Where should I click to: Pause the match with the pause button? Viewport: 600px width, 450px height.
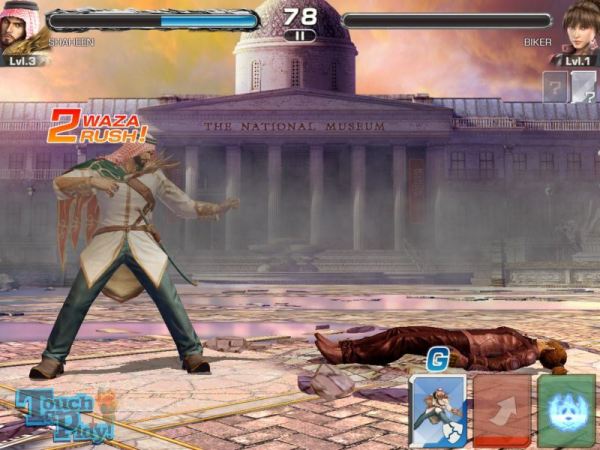coord(299,35)
